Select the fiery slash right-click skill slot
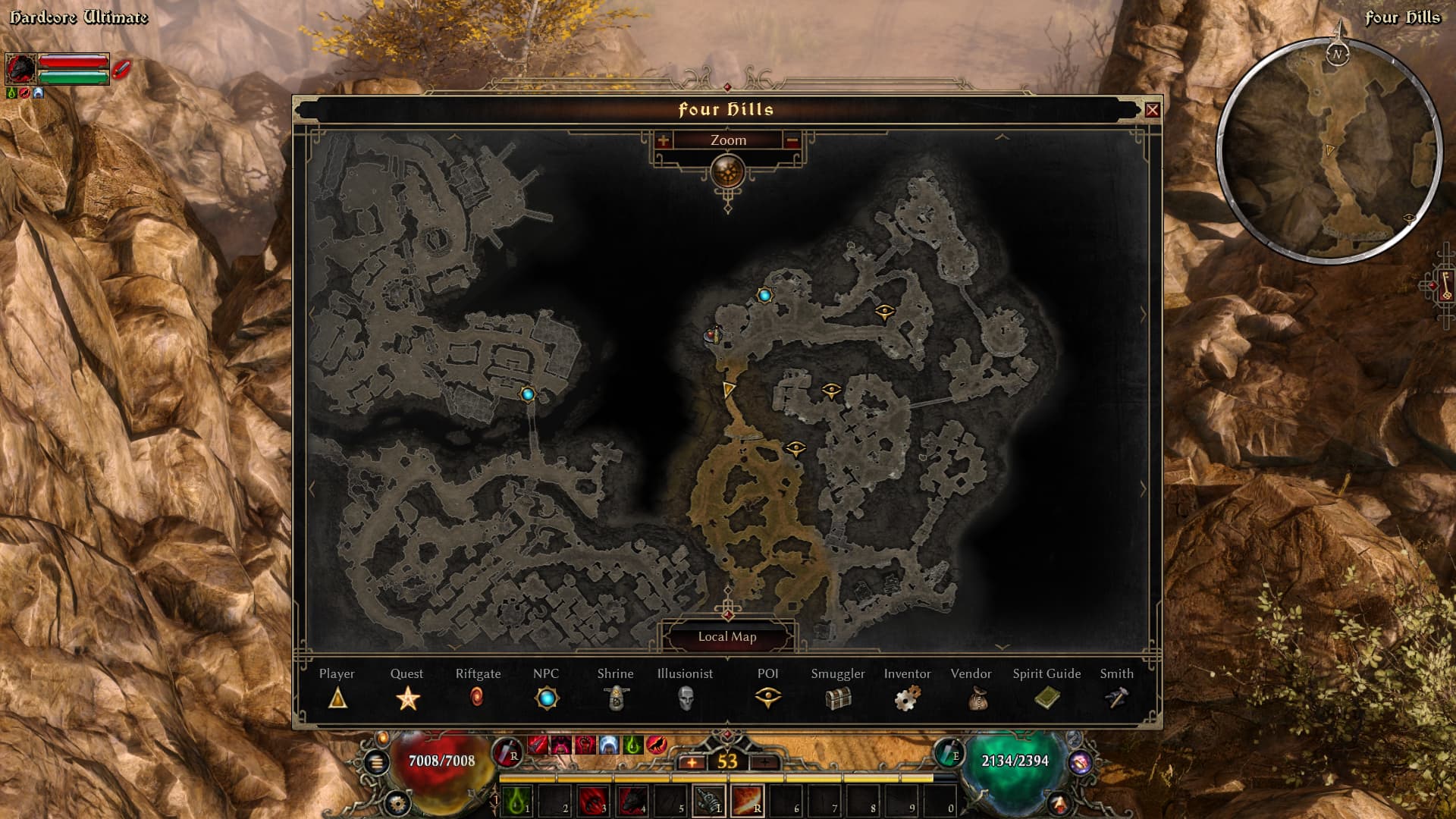Image resolution: width=1456 pixels, height=819 pixels. point(747,801)
